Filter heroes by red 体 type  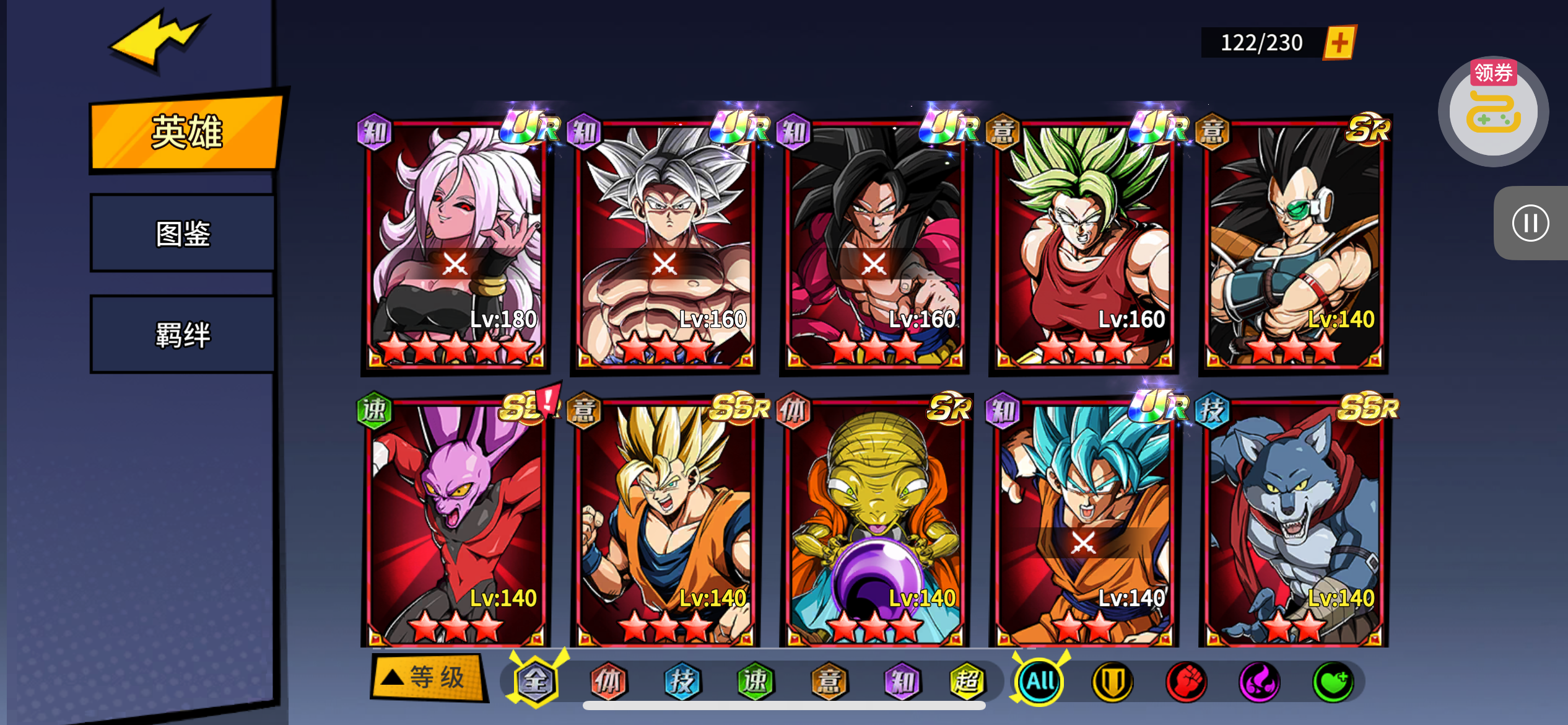(x=608, y=682)
